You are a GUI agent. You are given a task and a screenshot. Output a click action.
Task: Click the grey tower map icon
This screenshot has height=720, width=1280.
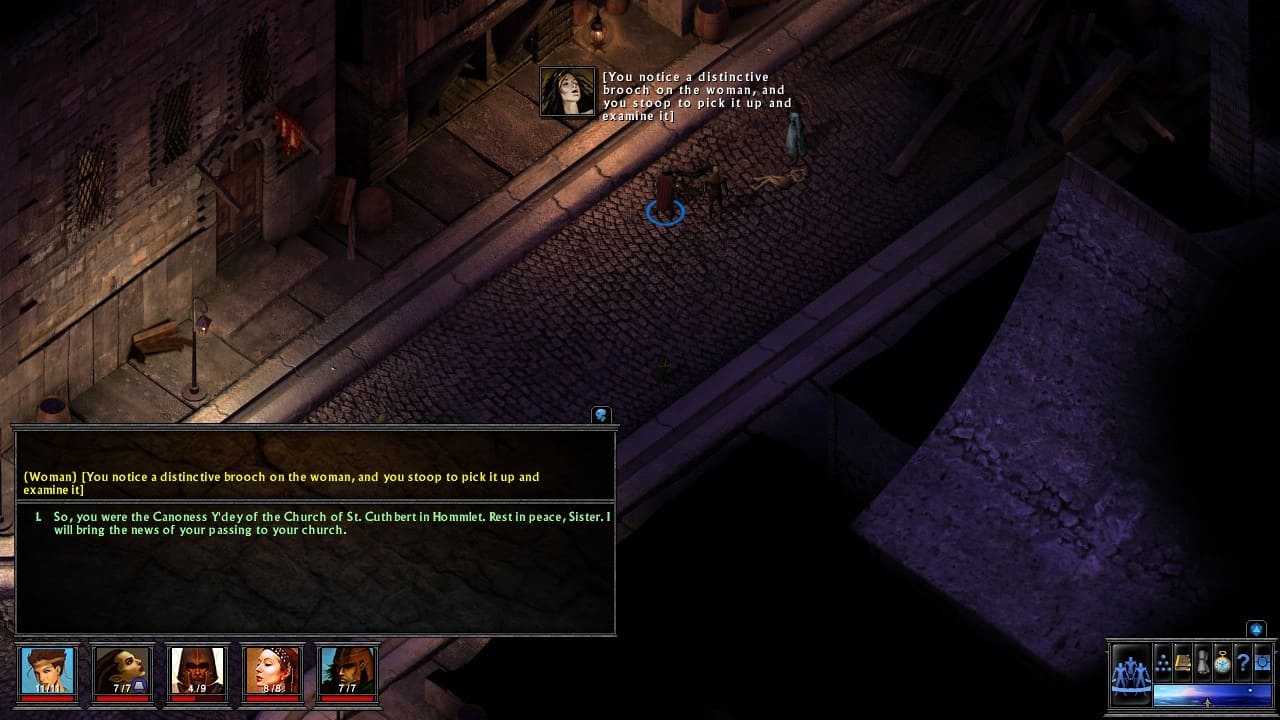pyautogui.click(x=1203, y=661)
